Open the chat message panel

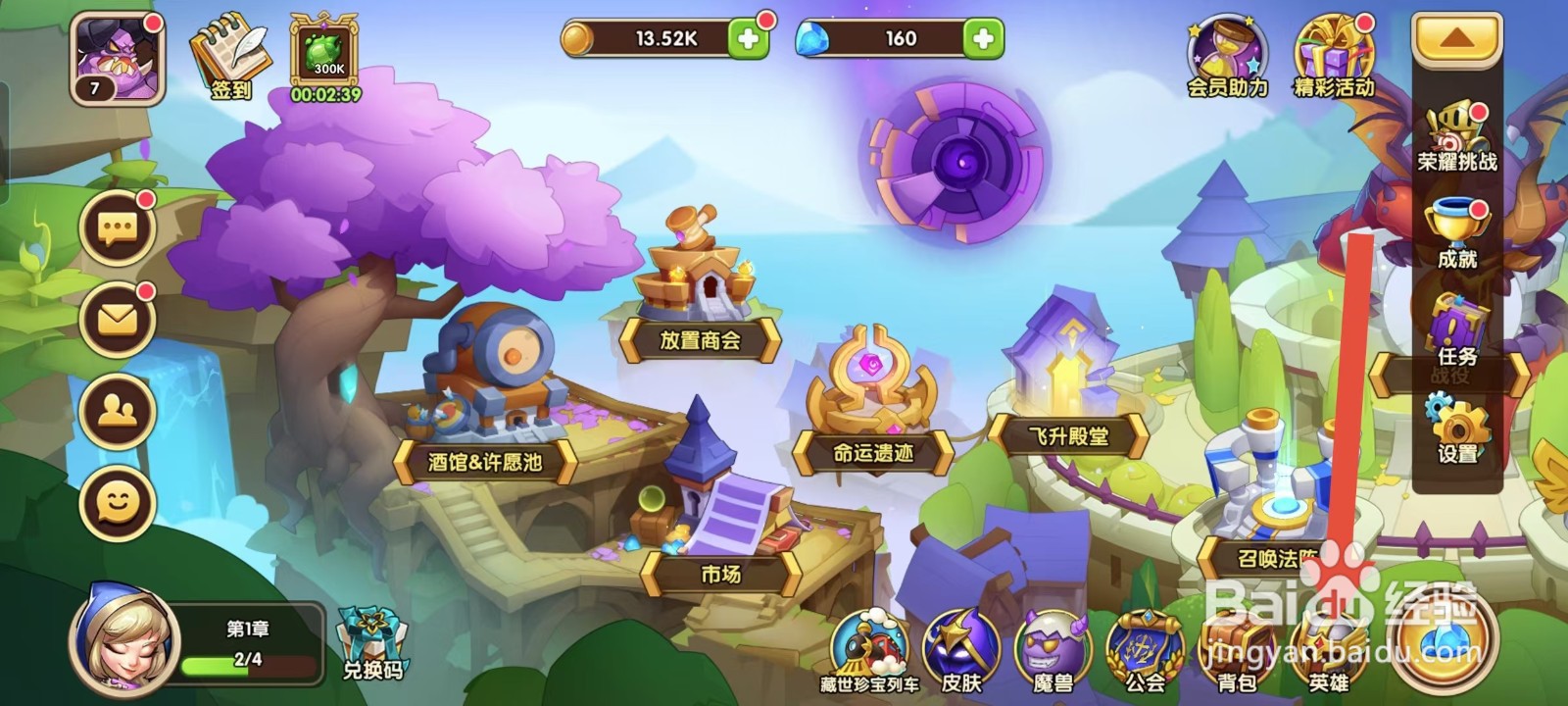(x=117, y=227)
